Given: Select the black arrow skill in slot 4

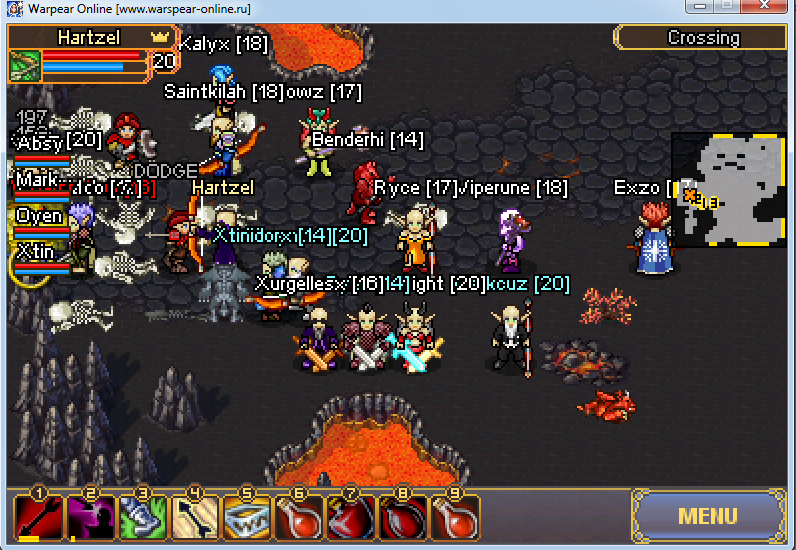Looking at the screenshot, I should pos(195,518).
